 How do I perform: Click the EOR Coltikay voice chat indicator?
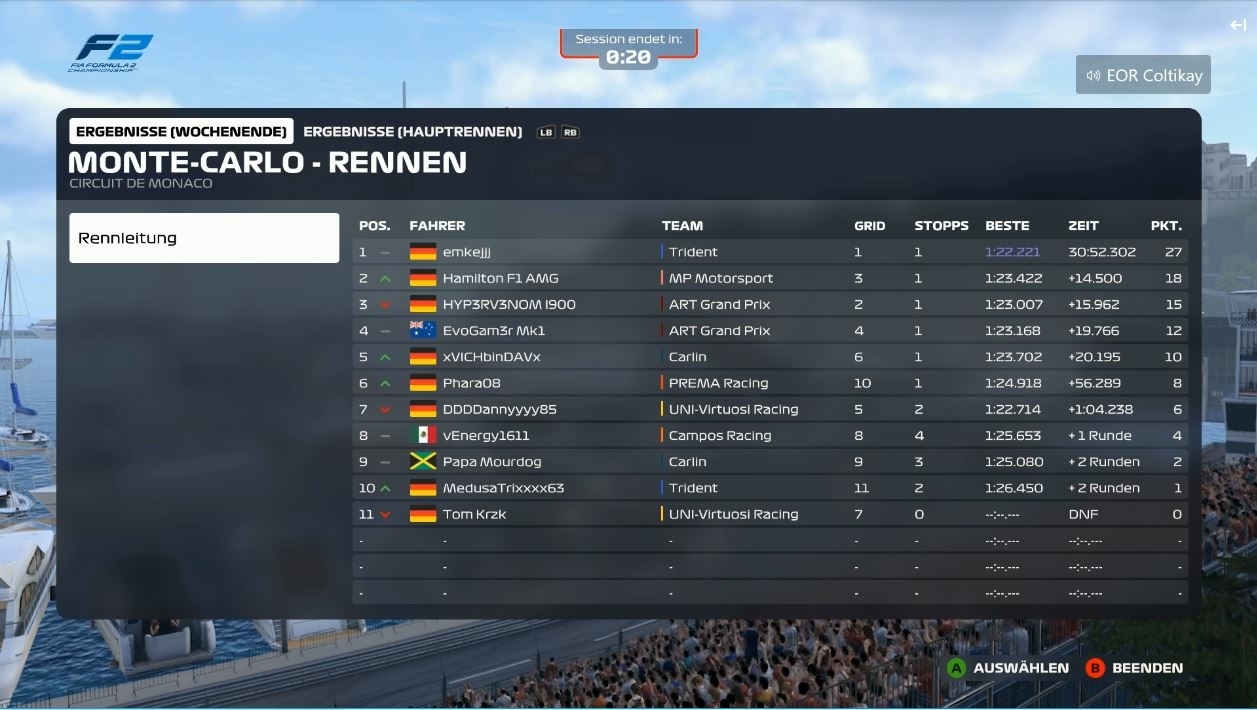click(1143, 75)
